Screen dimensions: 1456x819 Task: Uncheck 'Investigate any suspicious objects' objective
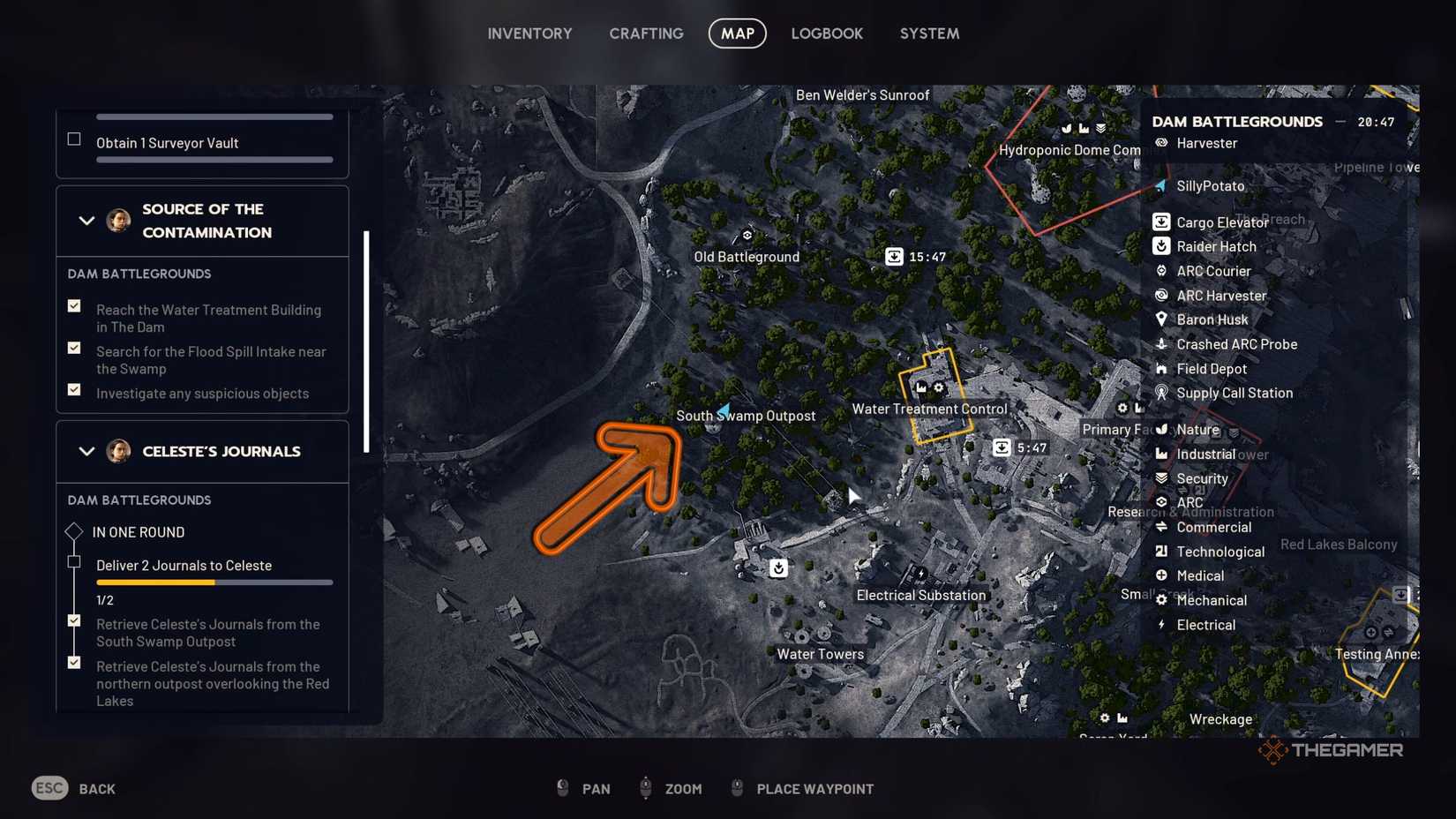(74, 389)
